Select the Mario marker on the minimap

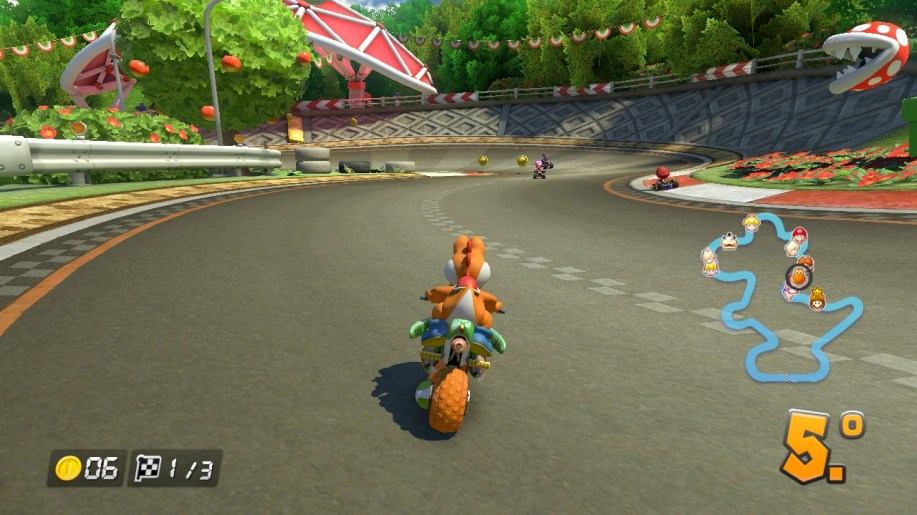pyautogui.click(x=798, y=235)
